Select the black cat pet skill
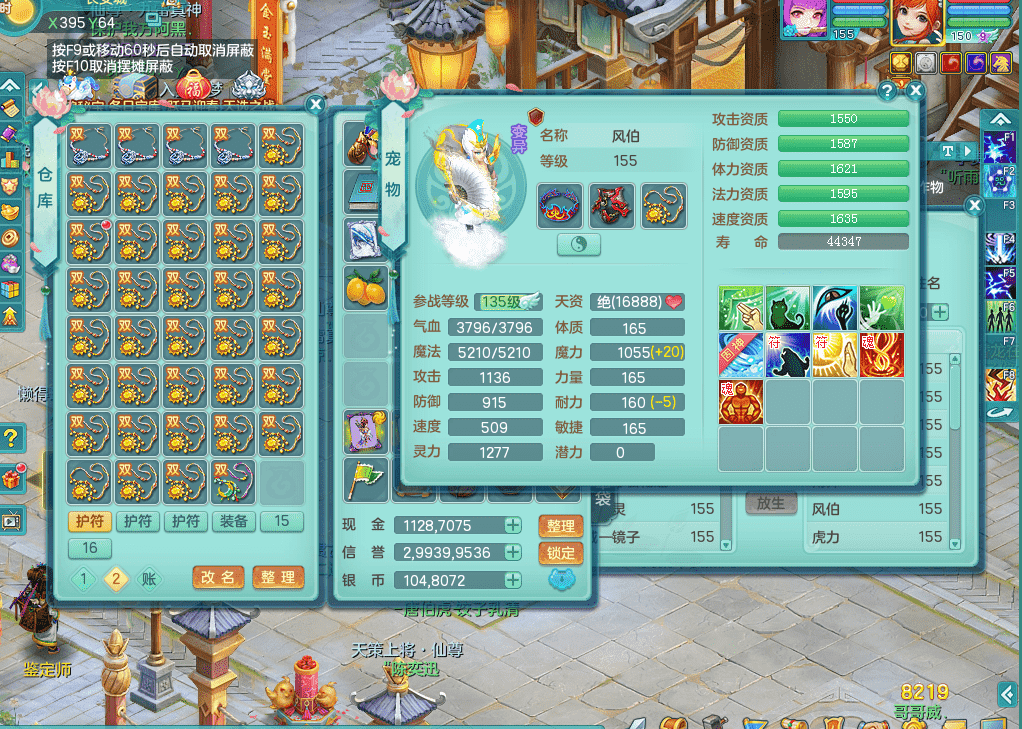The image size is (1022, 729). pos(787,309)
